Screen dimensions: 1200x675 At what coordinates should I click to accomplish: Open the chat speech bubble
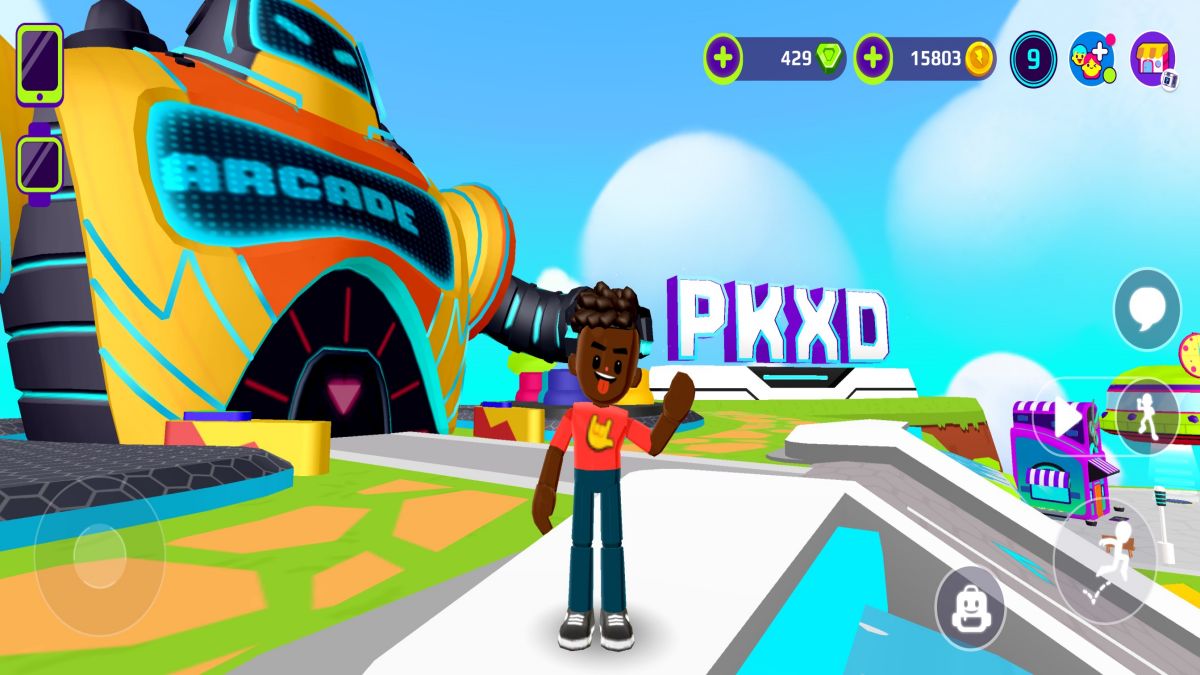pos(1147,310)
